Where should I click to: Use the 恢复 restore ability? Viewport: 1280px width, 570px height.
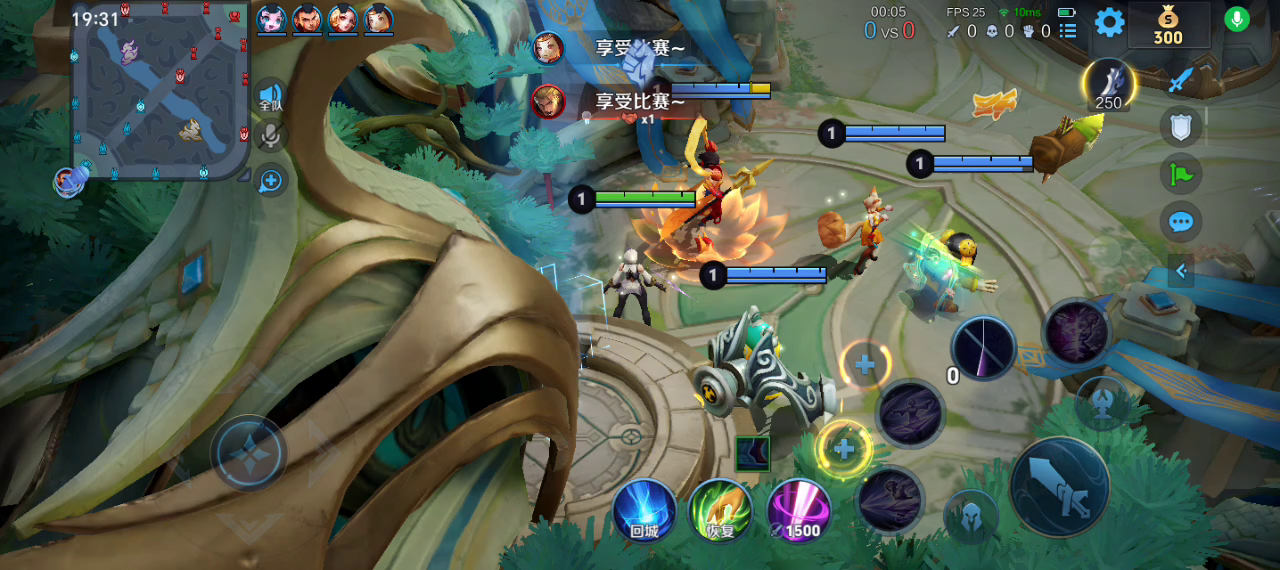coord(720,509)
